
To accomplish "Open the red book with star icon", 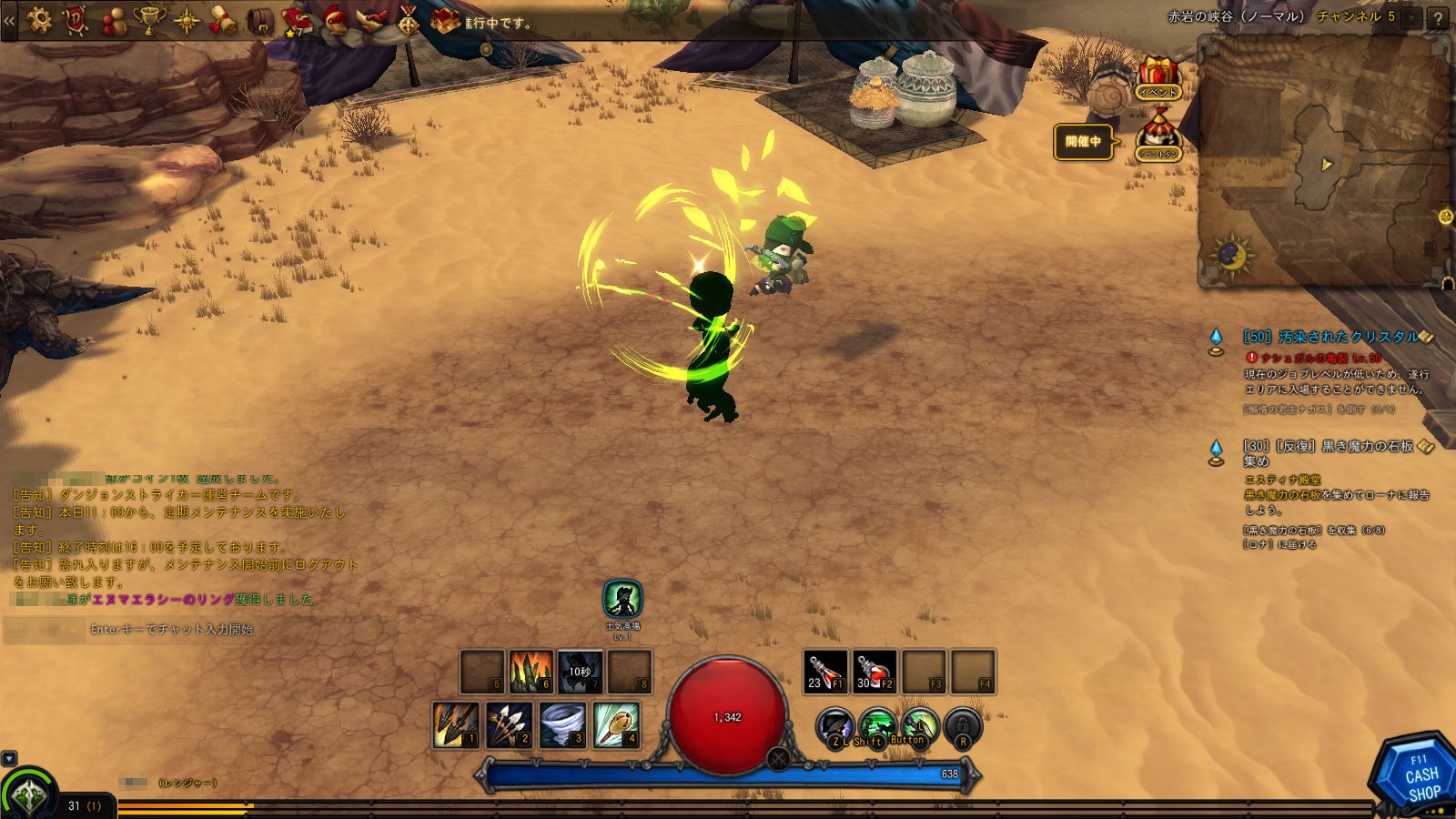I will 296,20.
